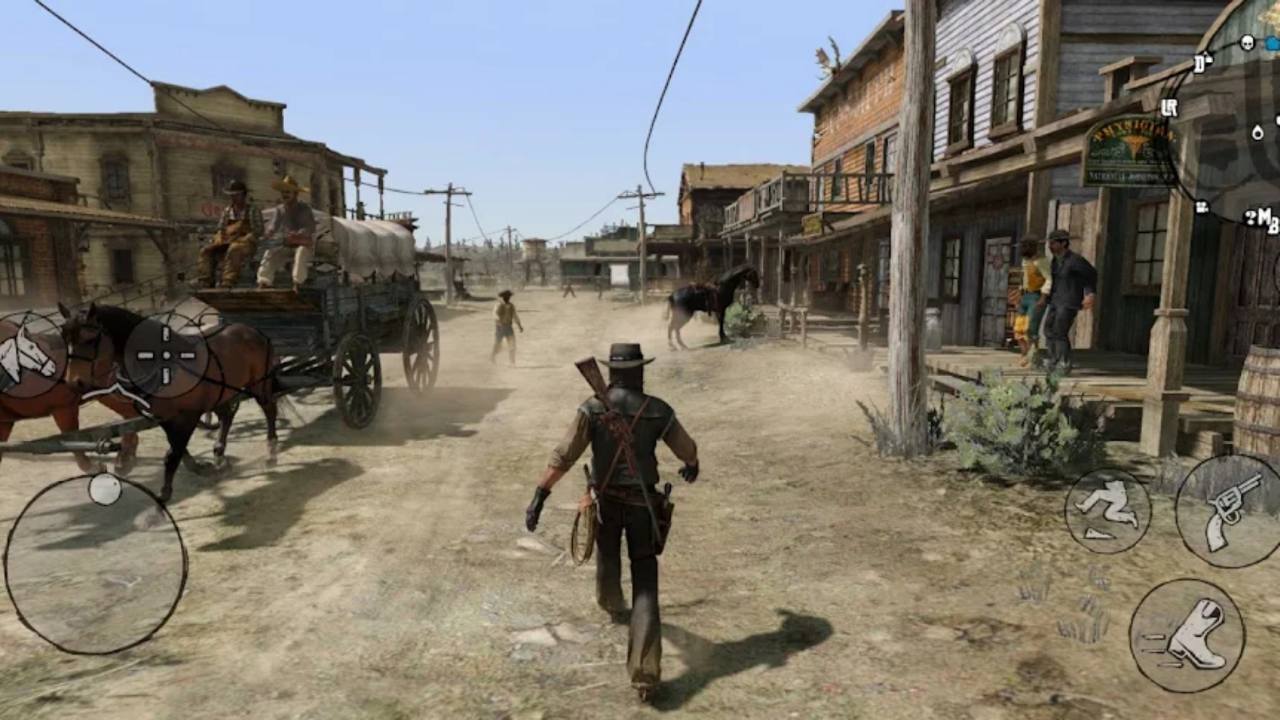Screen dimensions: 1280x720
Task: Tap the skull marker above the minimap
Action: coord(1247,42)
